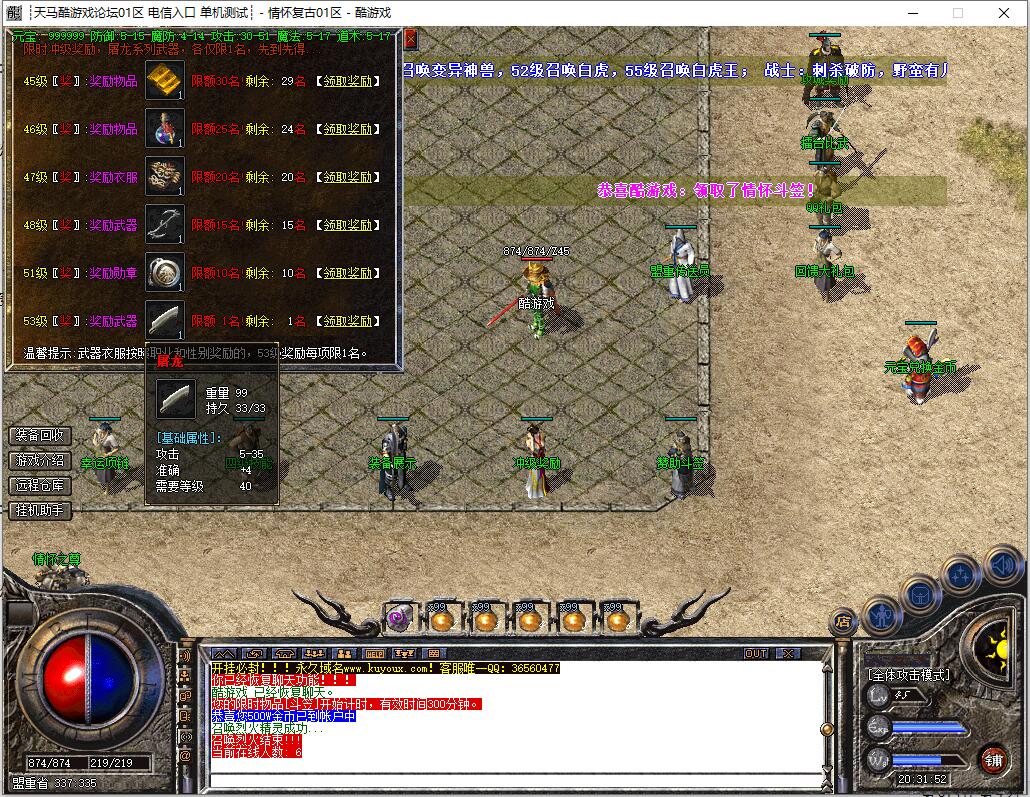
Task: Toggle sound with the speaker button
Action: tap(1001, 565)
